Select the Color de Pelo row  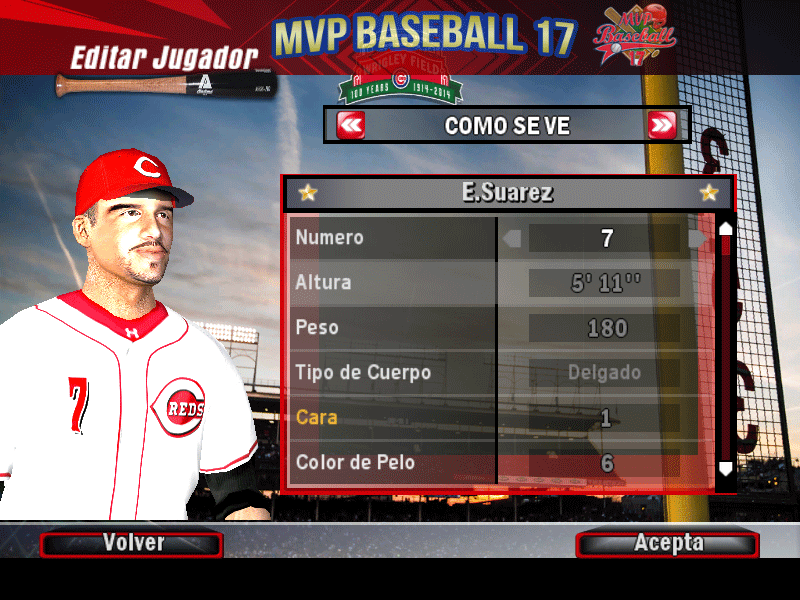tap(393, 462)
